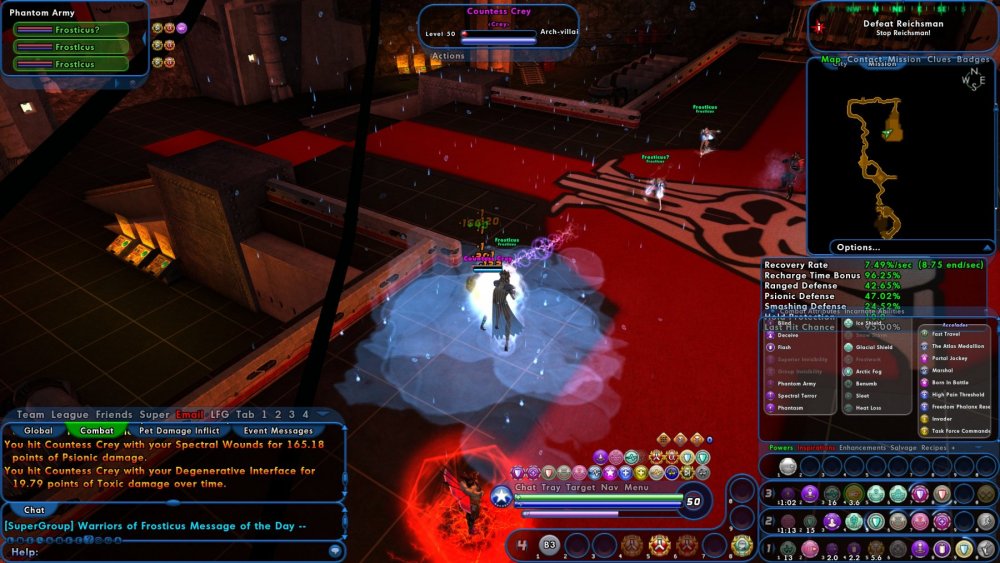Toggle the Tray button on status bar

click(x=551, y=487)
